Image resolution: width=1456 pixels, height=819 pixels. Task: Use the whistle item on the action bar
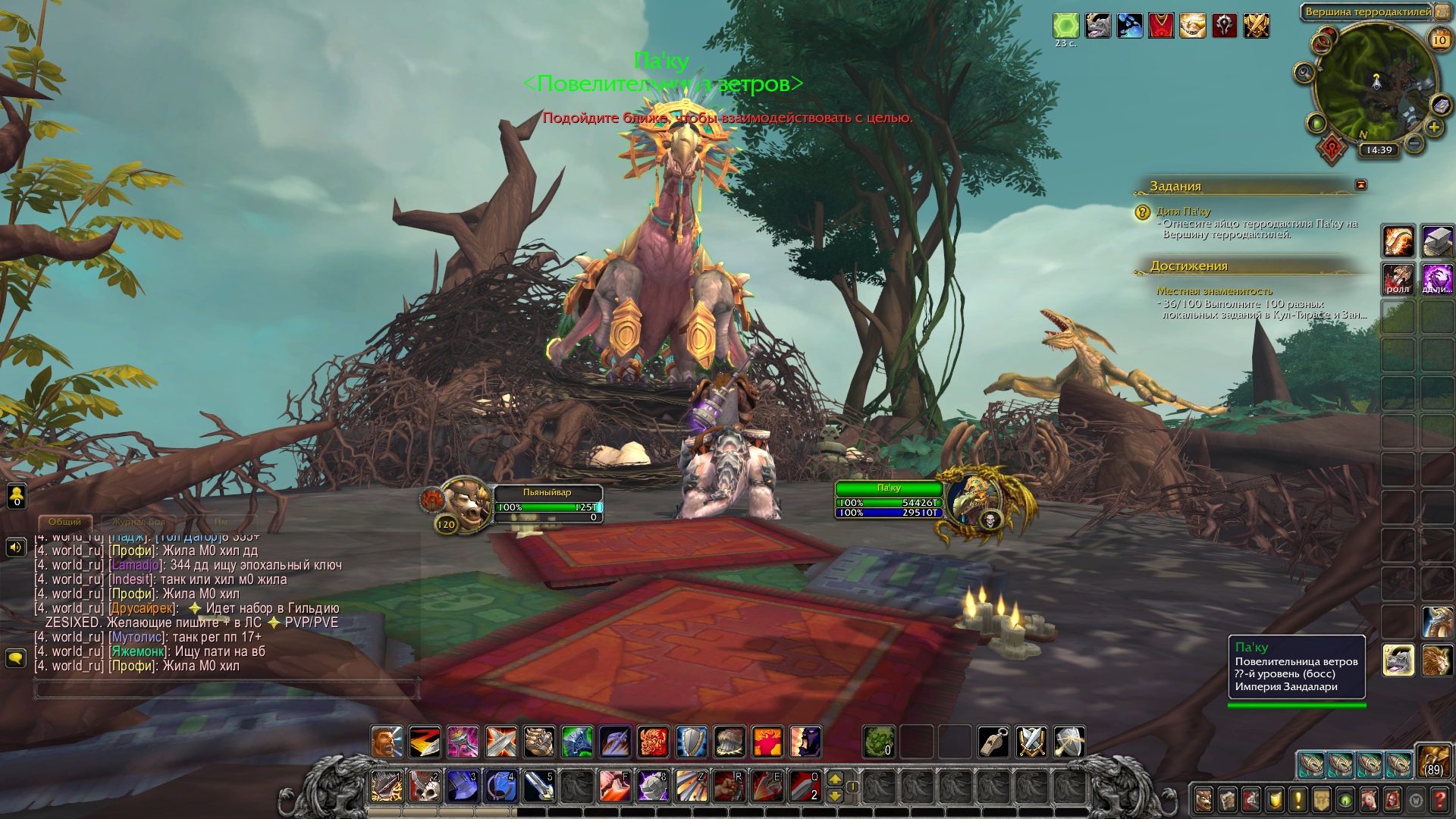coord(993,742)
